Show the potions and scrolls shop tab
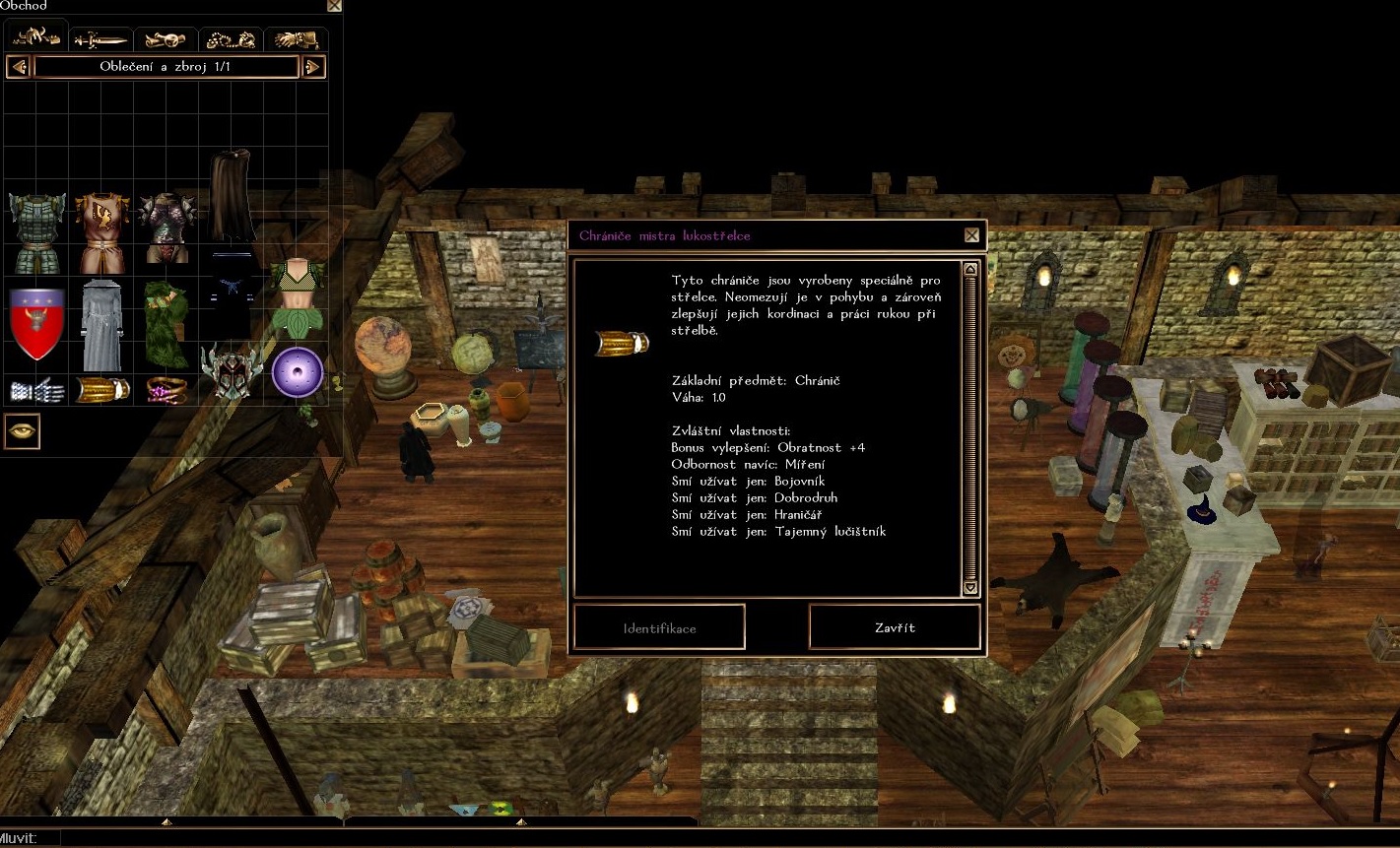 point(166,39)
